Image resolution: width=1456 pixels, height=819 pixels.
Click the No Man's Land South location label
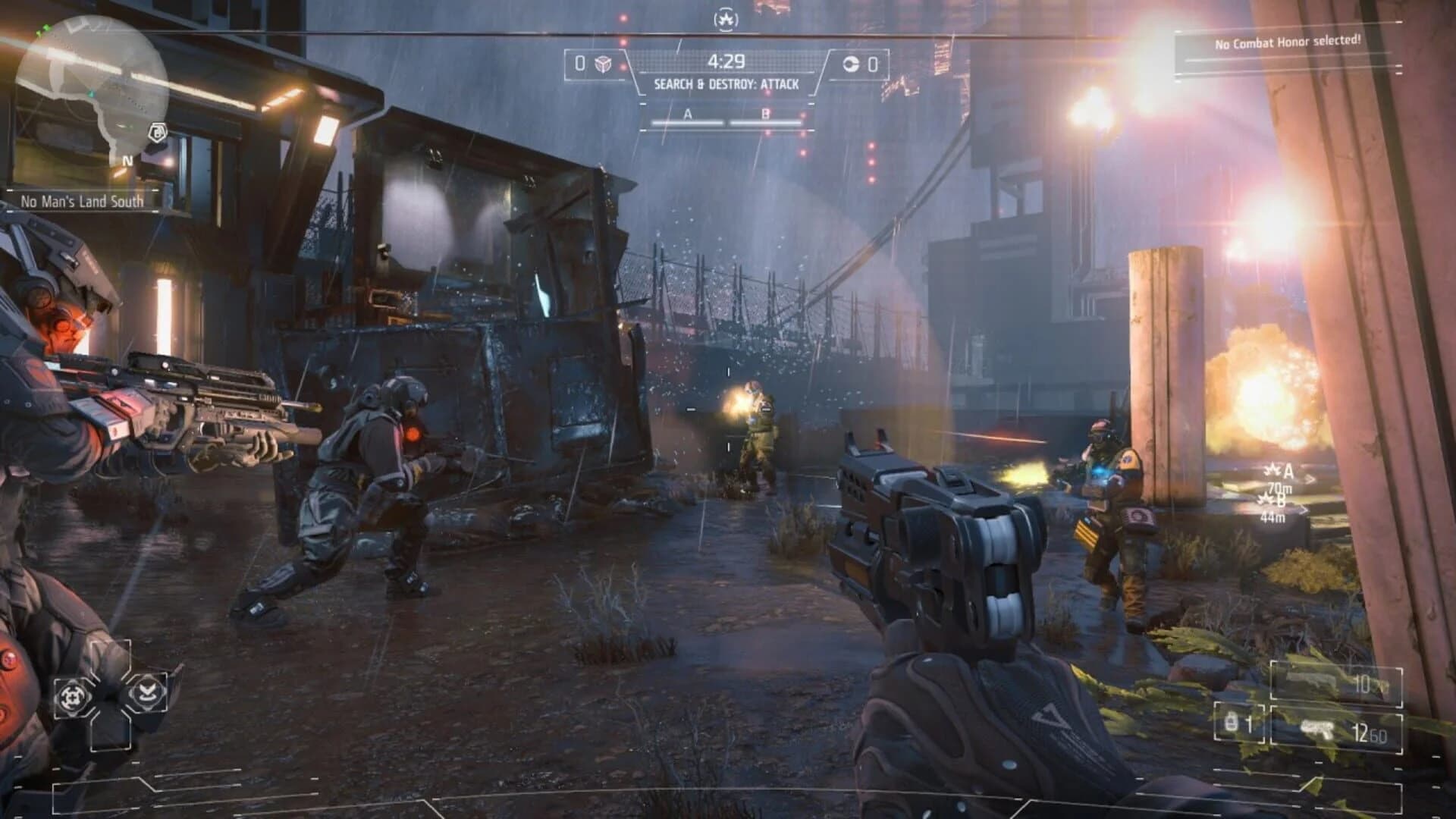(x=83, y=202)
